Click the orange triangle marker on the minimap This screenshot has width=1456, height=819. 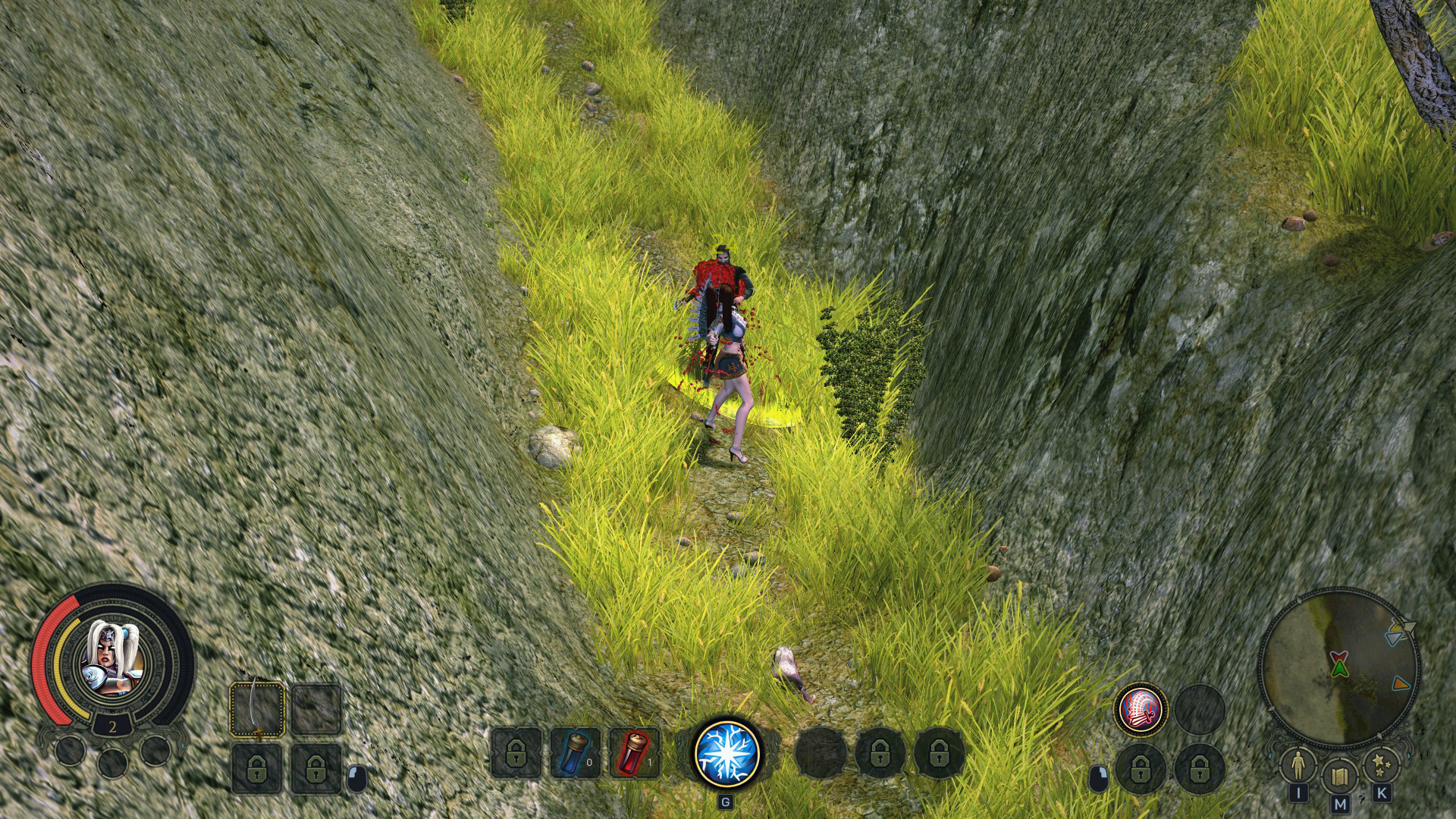(x=1400, y=683)
